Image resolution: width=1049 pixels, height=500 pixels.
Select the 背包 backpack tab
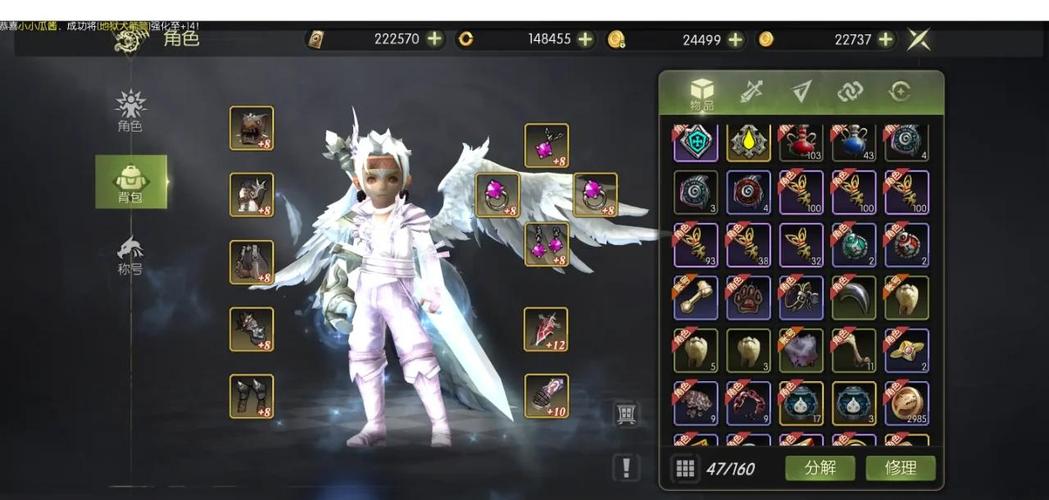[131, 182]
